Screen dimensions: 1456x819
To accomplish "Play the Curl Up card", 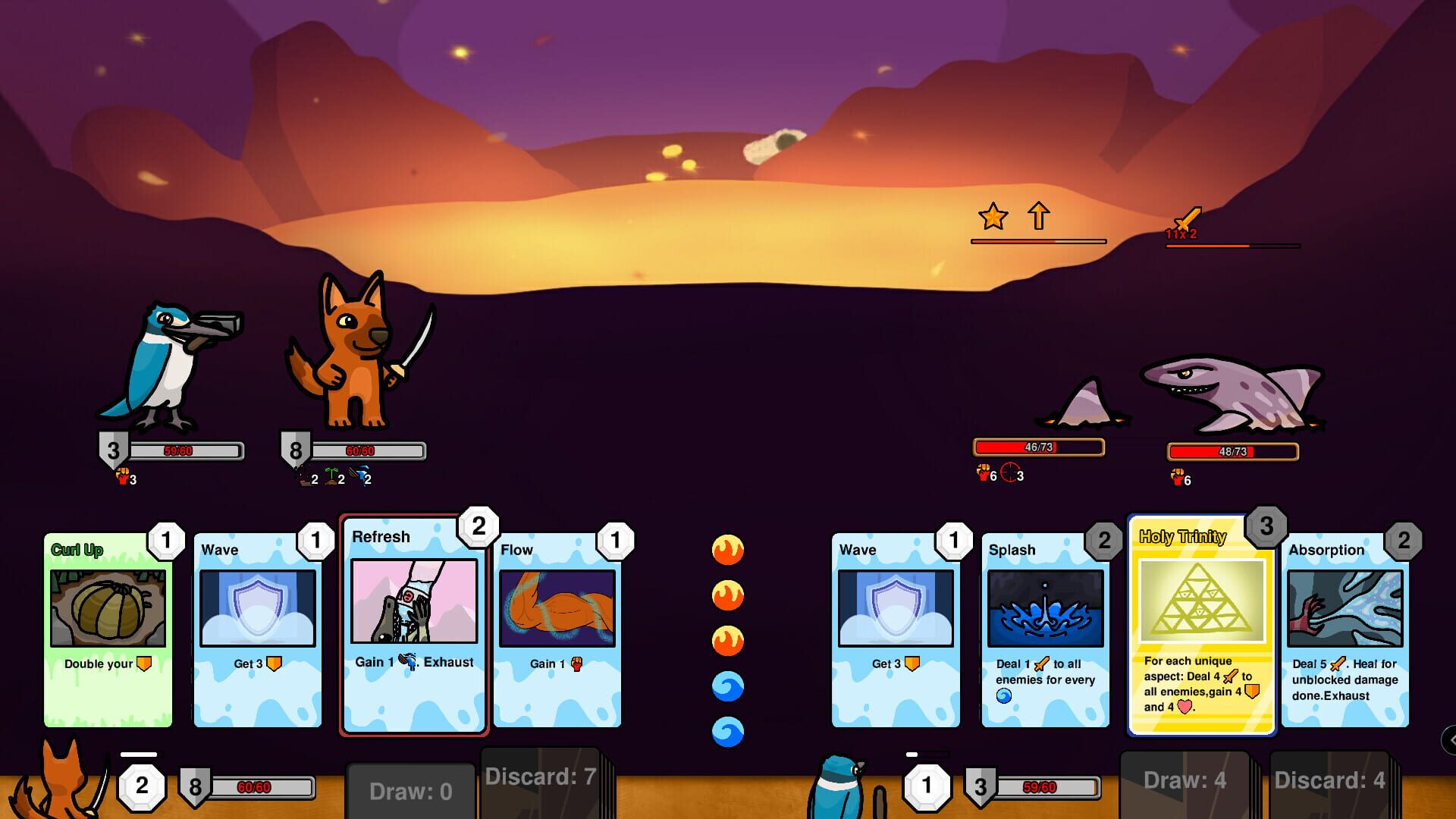I will click(108, 629).
